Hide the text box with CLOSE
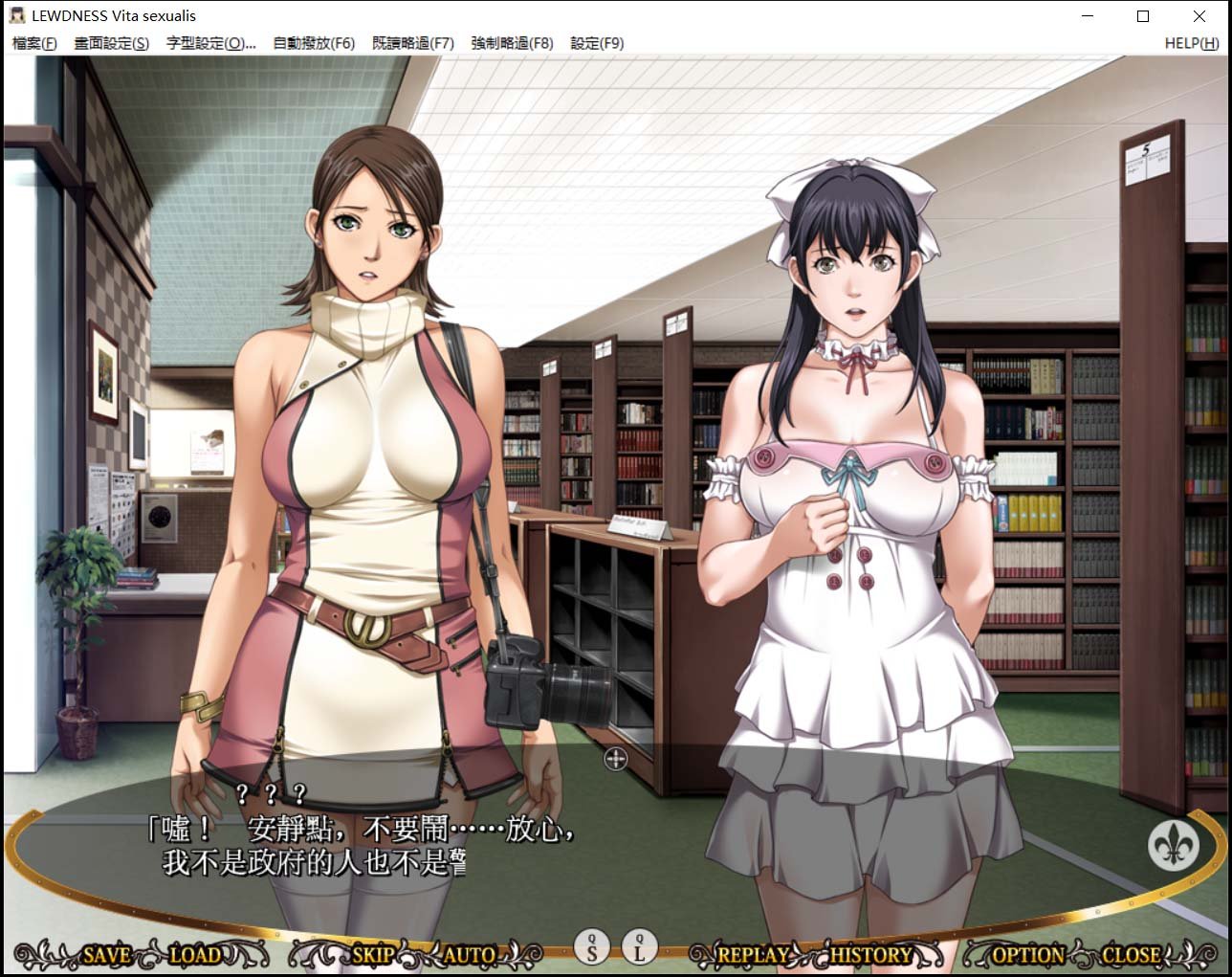The image size is (1232, 977). pyautogui.click(x=1131, y=954)
